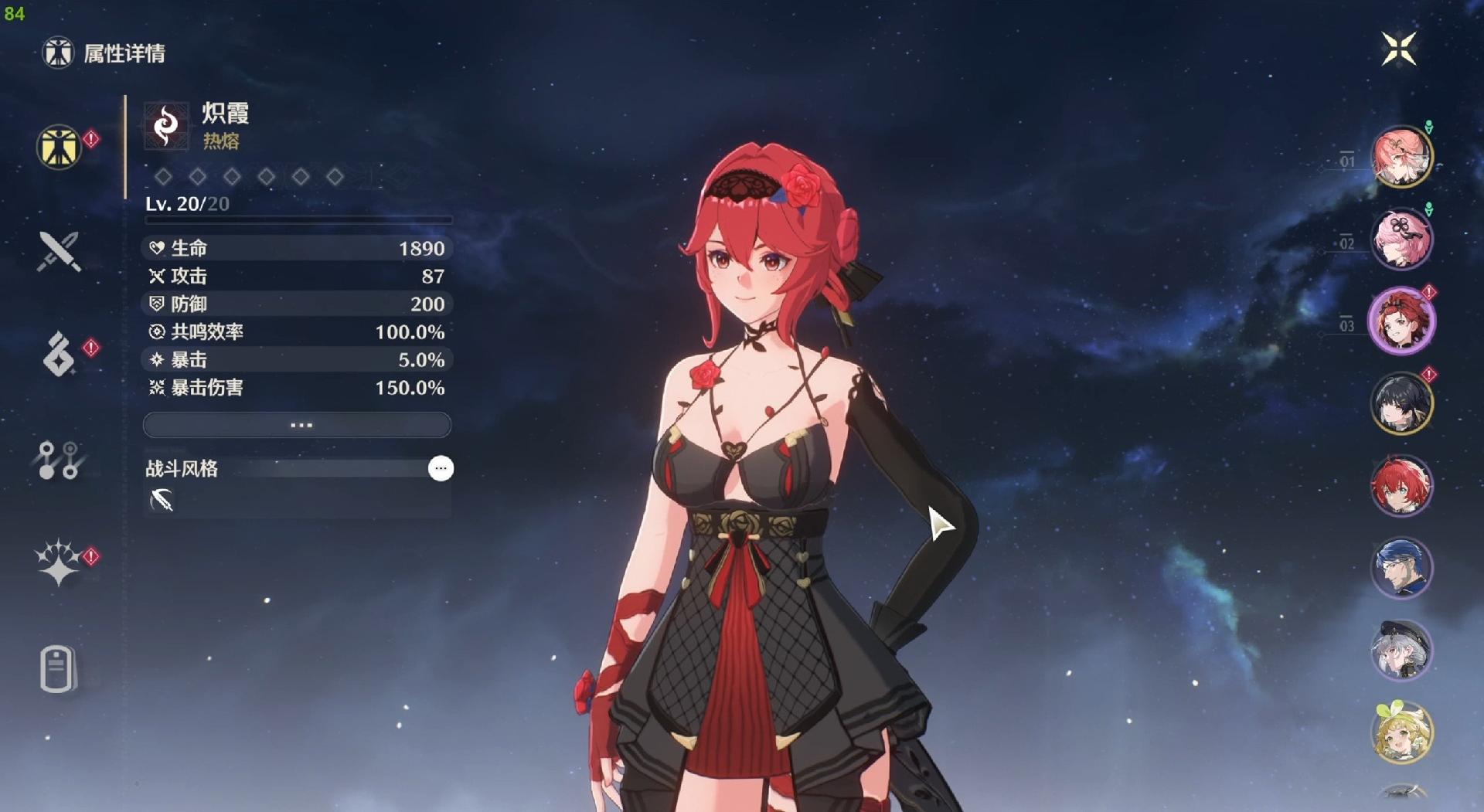Close the attribute details screen
Image resolution: width=1484 pixels, height=812 pixels.
[x=1398, y=49]
